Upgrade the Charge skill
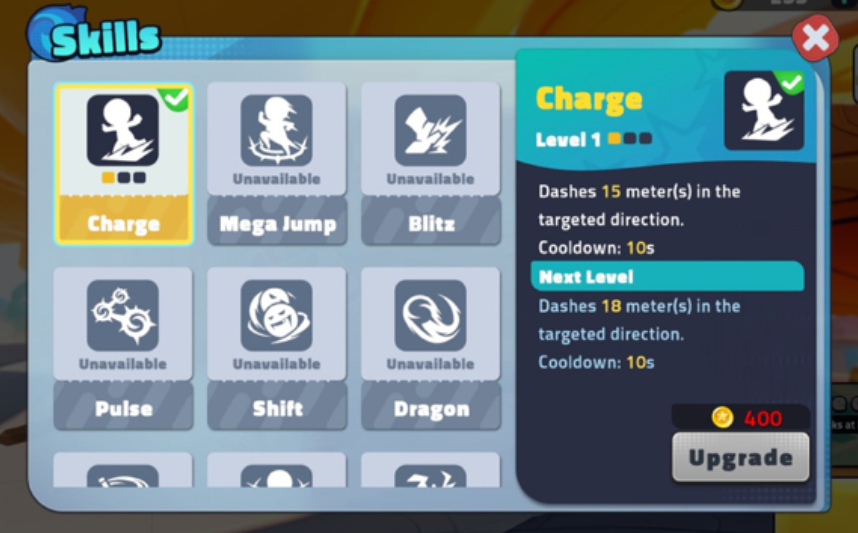This screenshot has height=533, width=858. pos(740,458)
